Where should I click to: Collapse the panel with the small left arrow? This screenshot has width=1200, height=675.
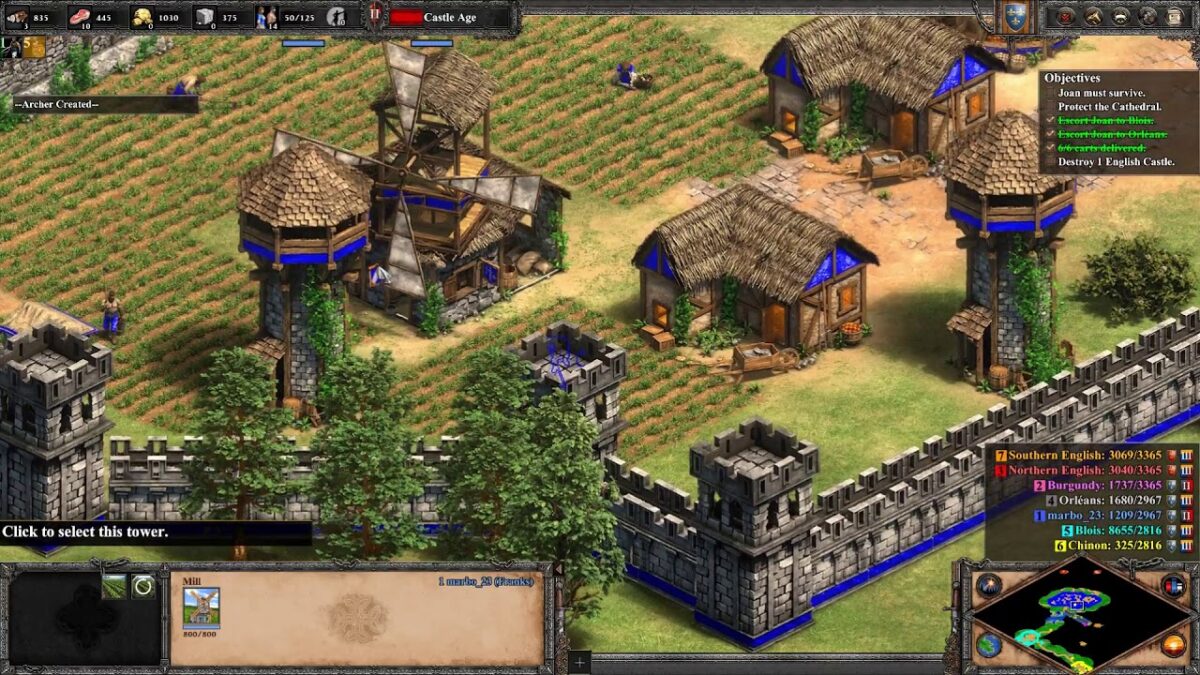tap(558, 570)
